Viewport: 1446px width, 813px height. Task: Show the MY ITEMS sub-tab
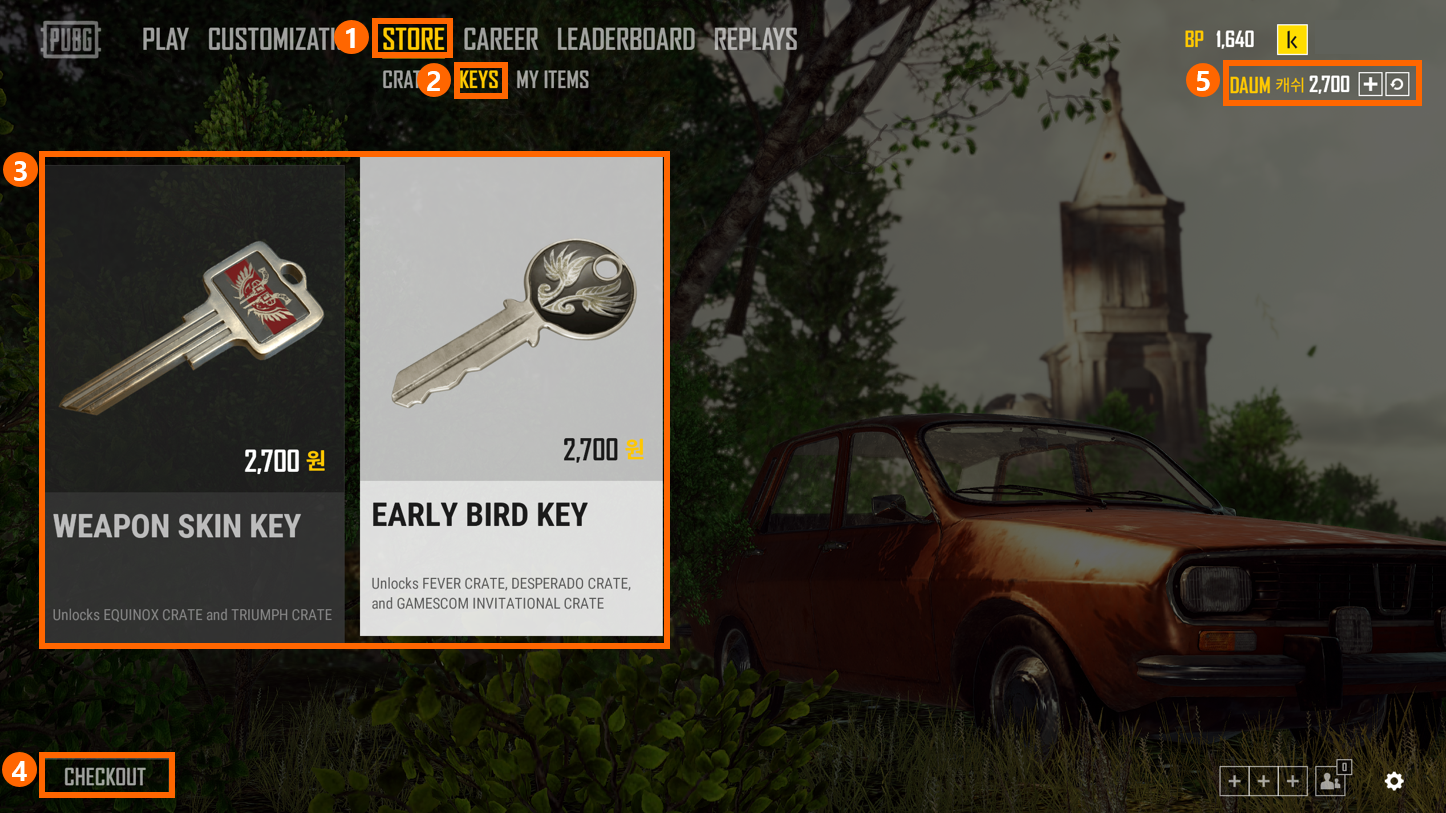tap(552, 80)
